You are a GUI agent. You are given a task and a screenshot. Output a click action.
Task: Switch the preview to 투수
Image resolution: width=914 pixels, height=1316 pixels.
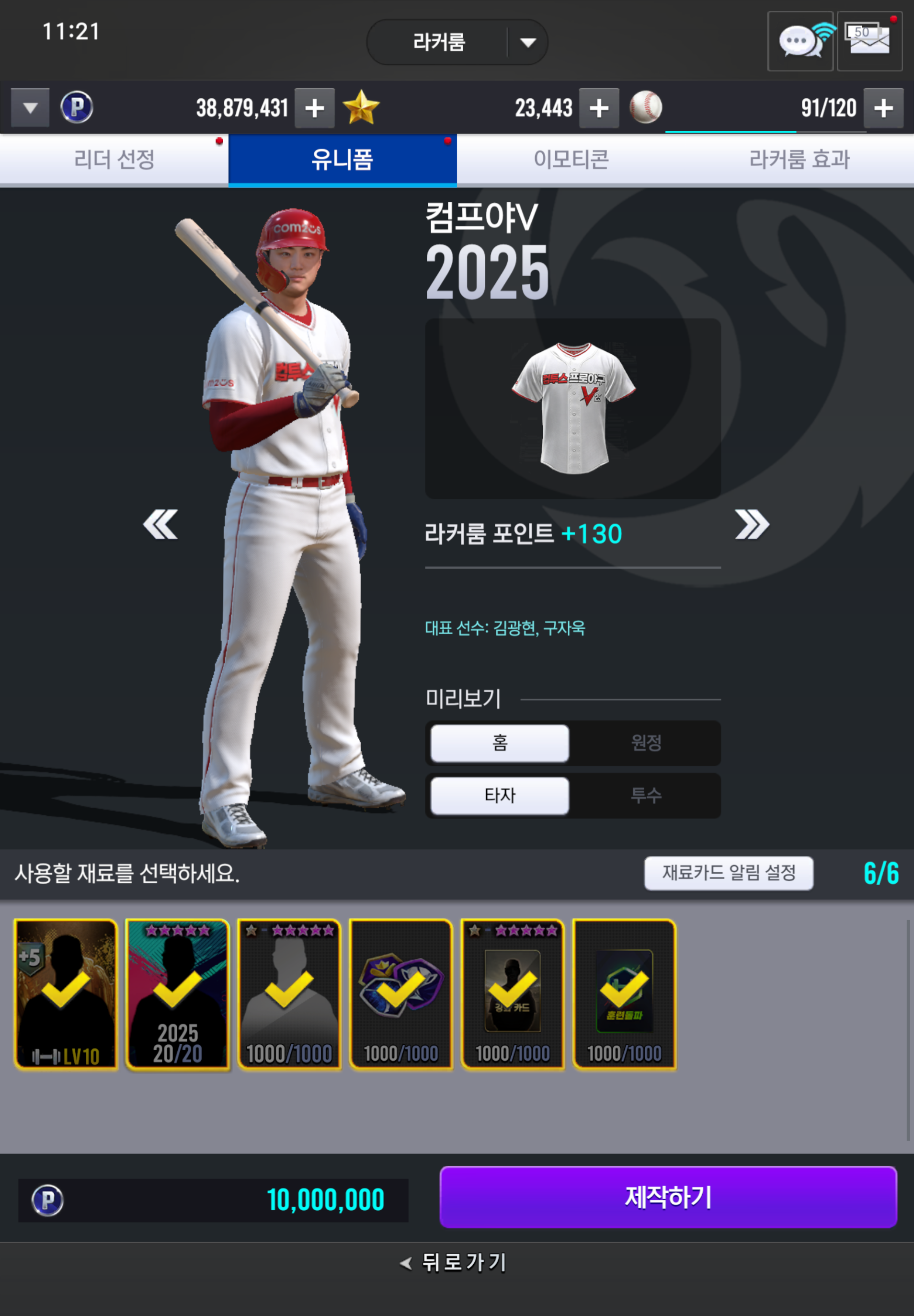coord(646,795)
